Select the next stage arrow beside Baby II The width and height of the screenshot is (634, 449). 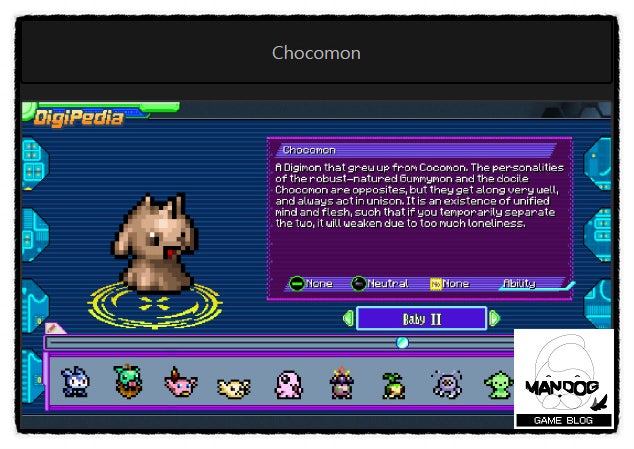[494, 319]
